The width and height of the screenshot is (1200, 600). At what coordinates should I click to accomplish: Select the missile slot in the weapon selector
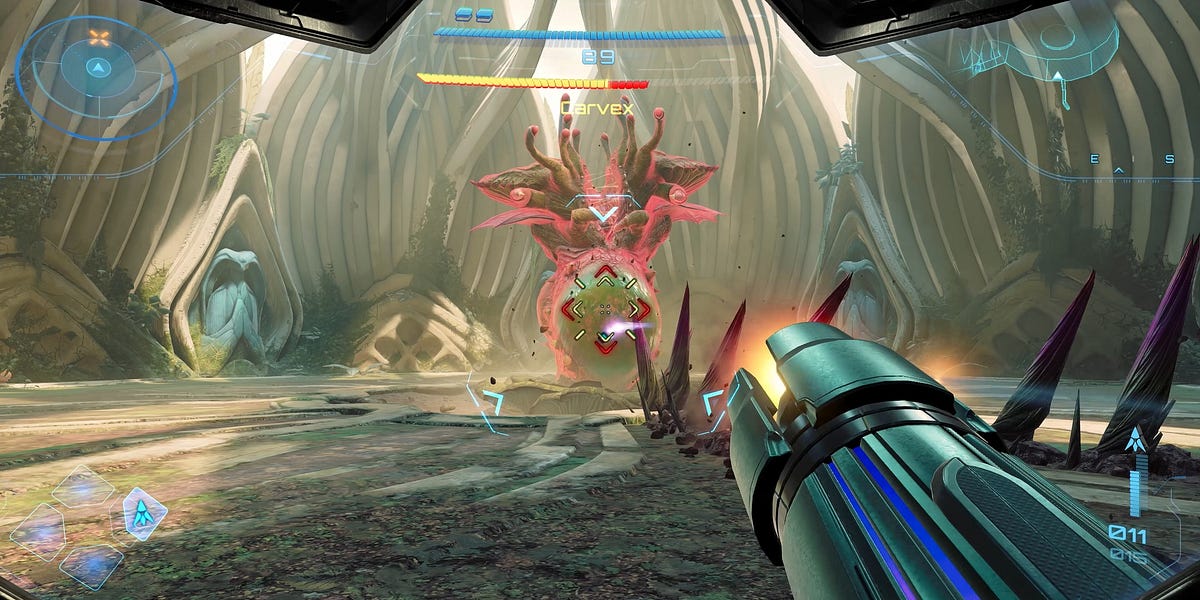tap(144, 513)
